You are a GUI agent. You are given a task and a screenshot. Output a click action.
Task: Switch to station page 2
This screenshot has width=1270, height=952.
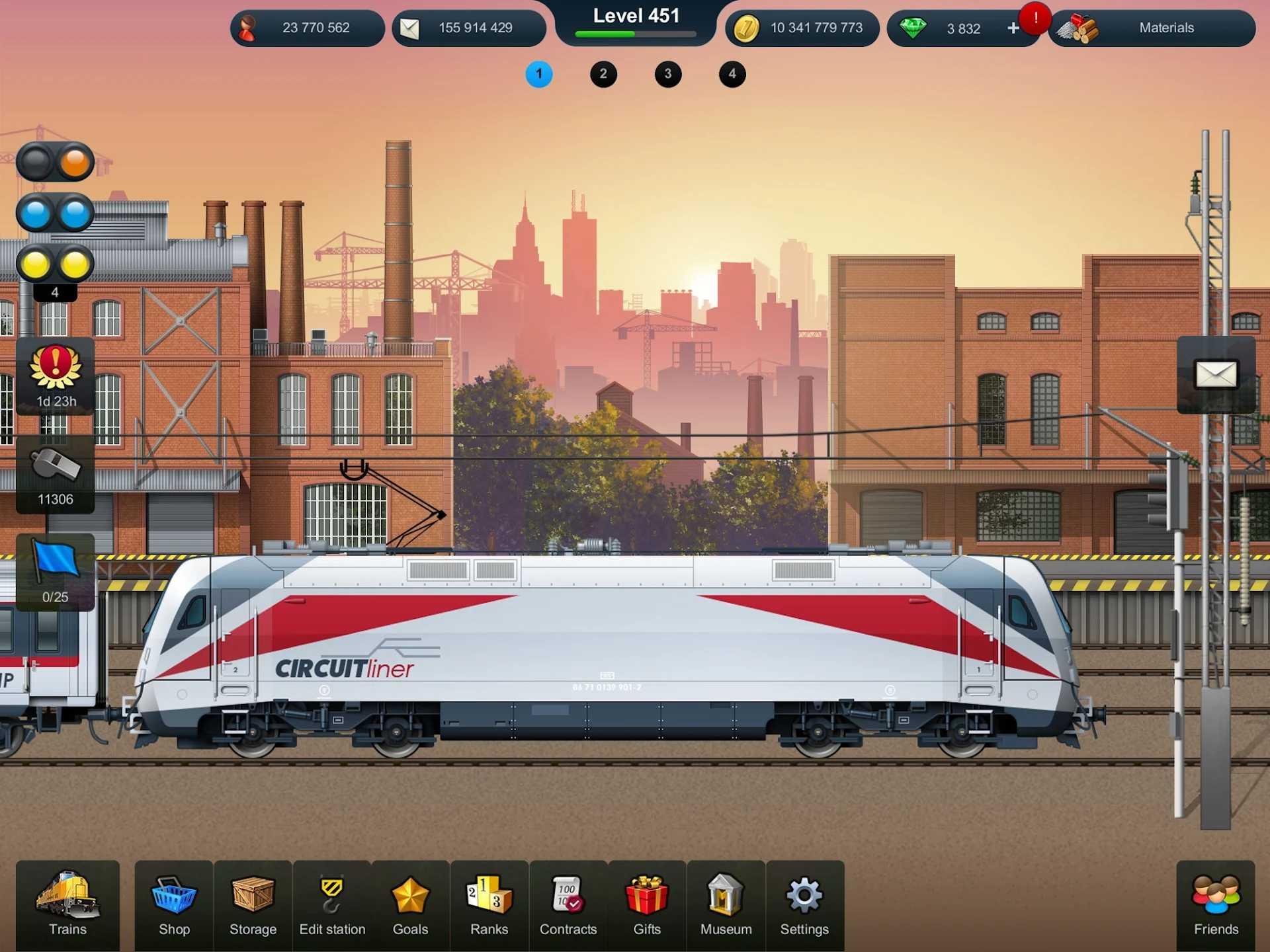click(x=603, y=74)
